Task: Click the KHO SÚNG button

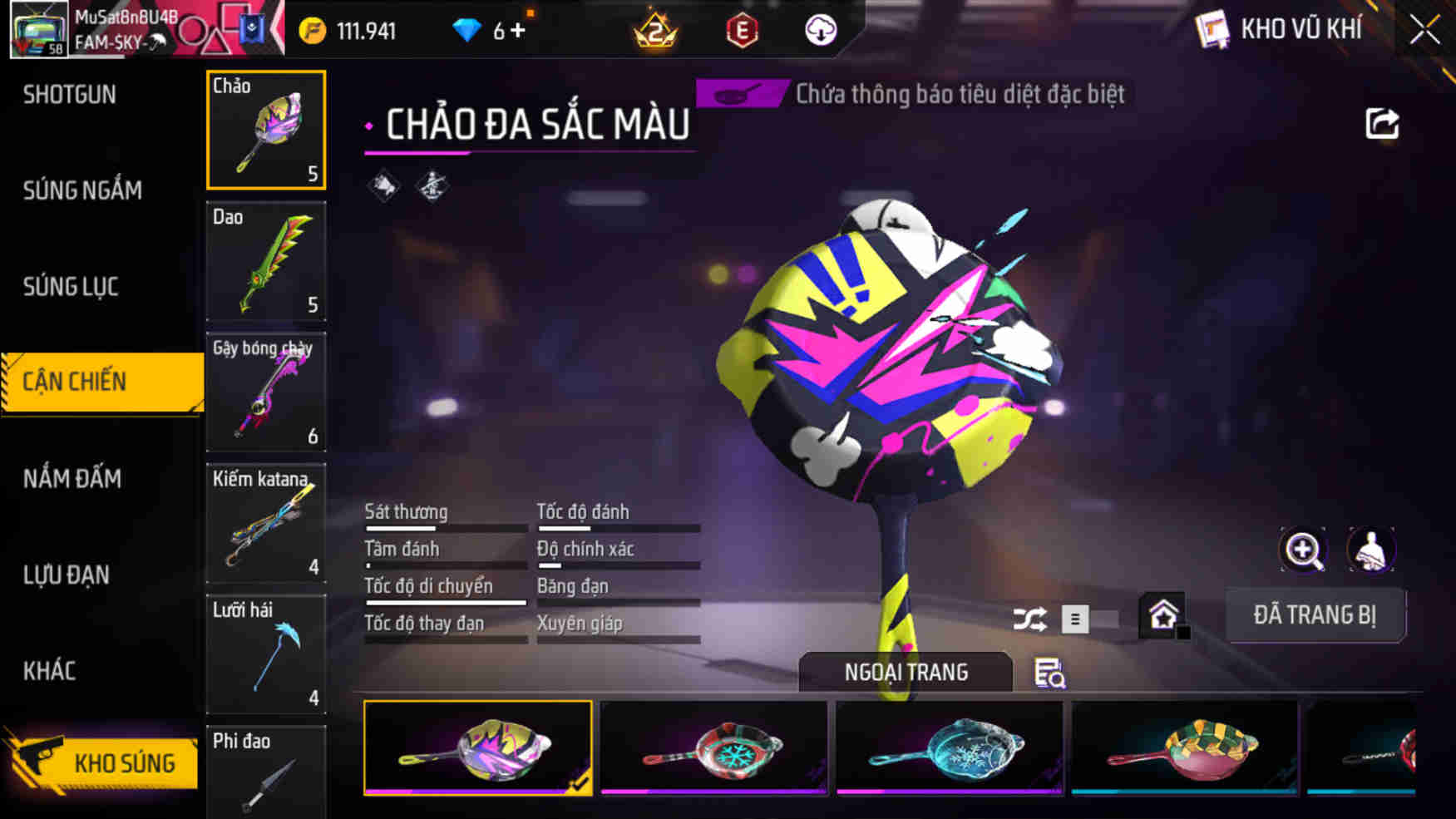Action: click(x=126, y=762)
